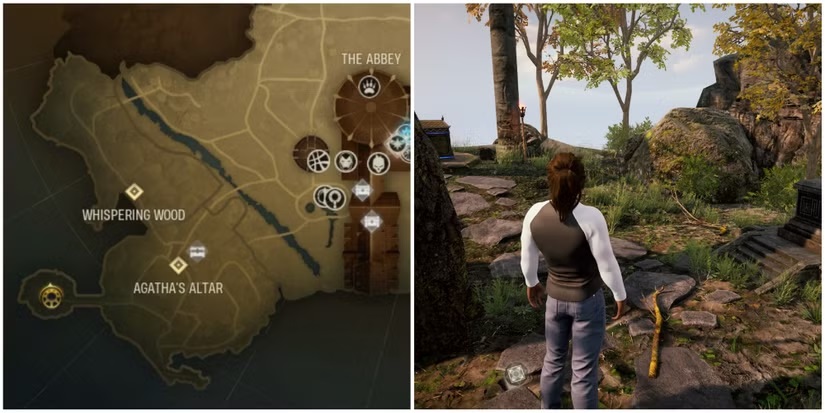Choose the skull face map marker
The image size is (825, 413).
tap(378, 162)
